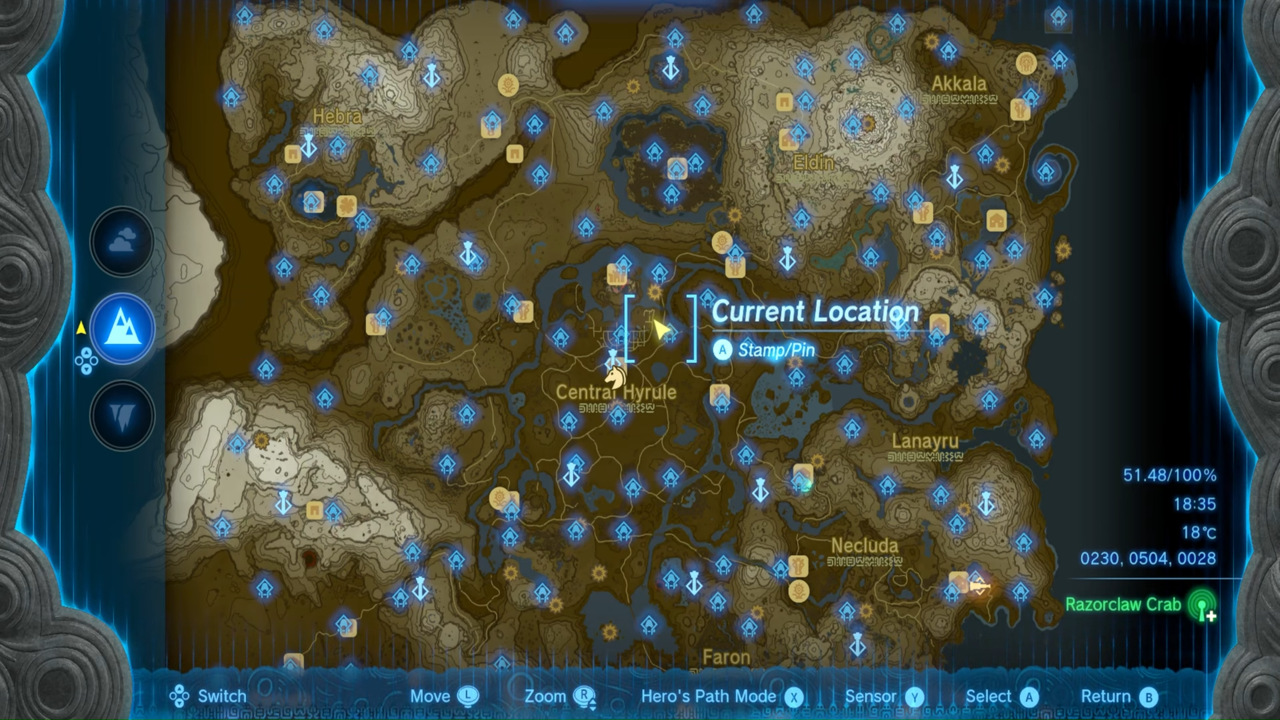Select the Depths map layer icon
The width and height of the screenshot is (1280, 720).
point(122,415)
